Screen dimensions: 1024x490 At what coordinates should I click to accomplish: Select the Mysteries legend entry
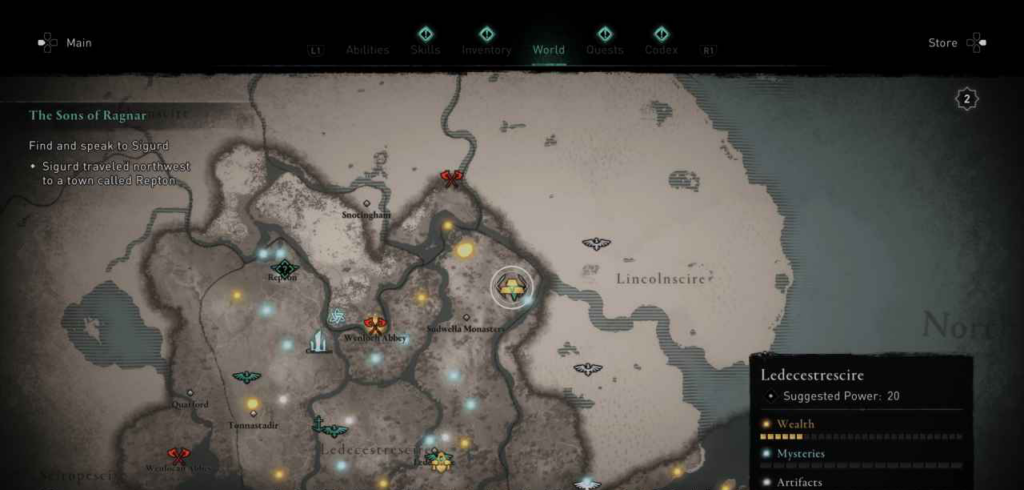click(x=801, y=453)
